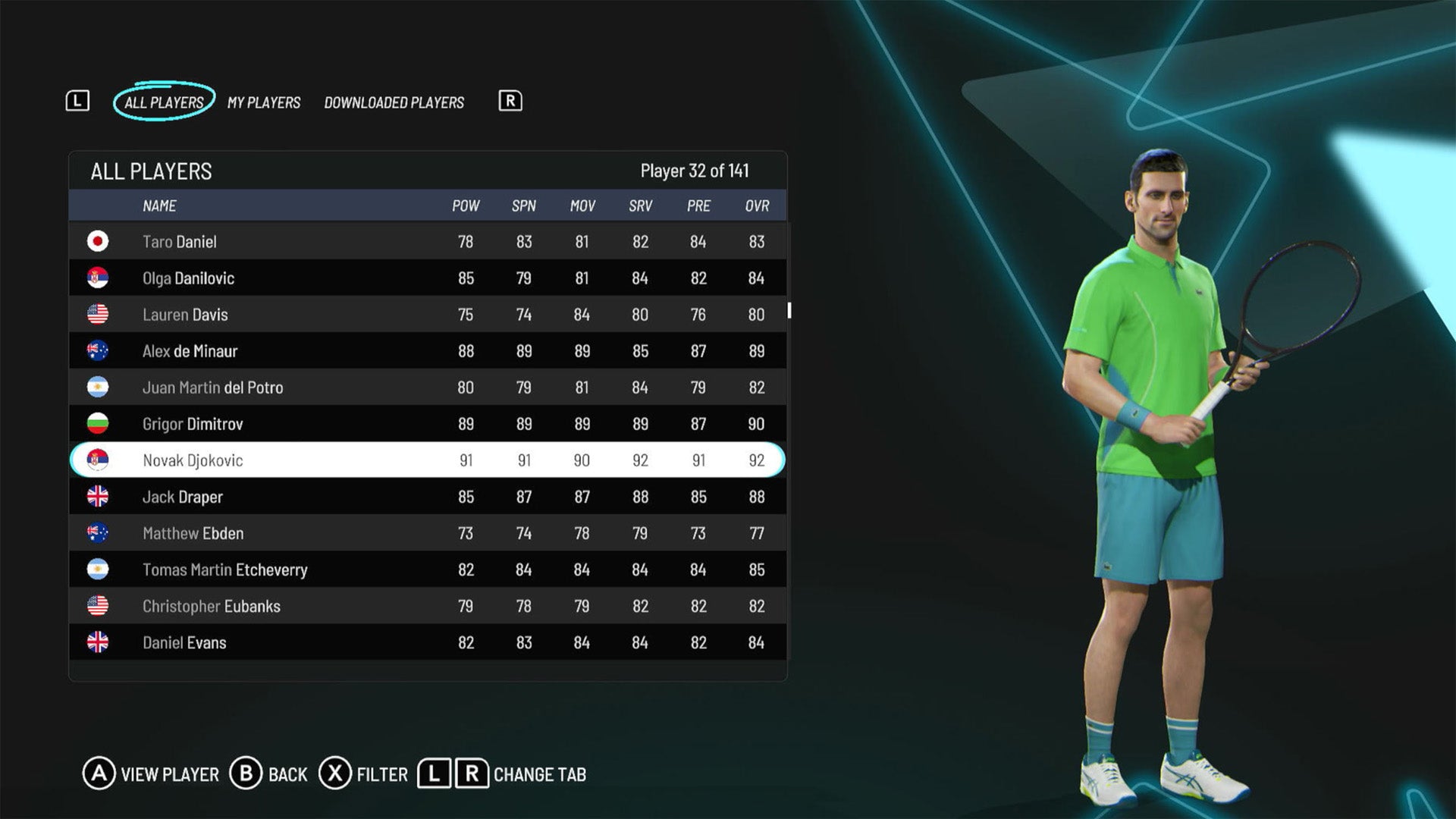
Task: Open the Downloaded Players tab
Action: coord(394,102)
